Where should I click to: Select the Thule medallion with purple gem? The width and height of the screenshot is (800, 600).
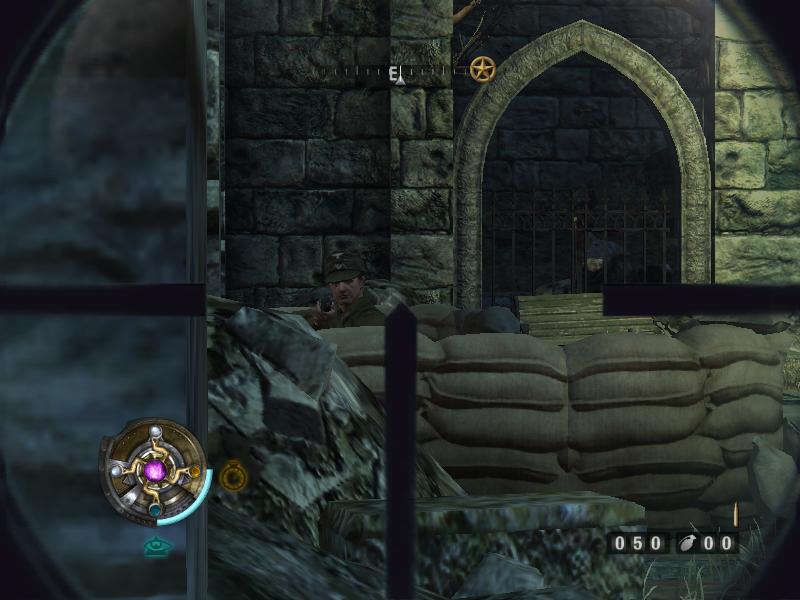(x=154, y=470)
